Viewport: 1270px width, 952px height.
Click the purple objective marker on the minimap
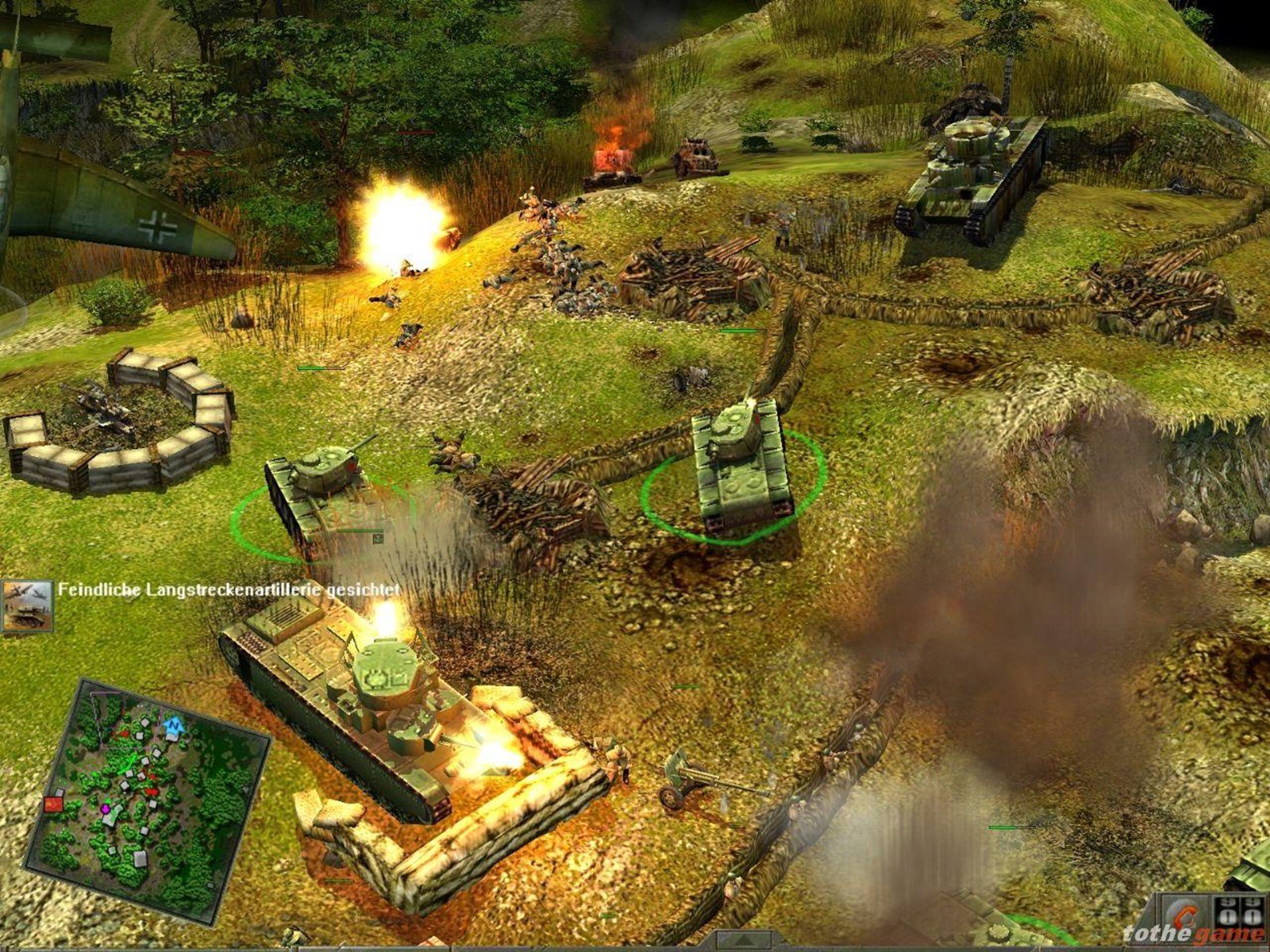point(106,809)
